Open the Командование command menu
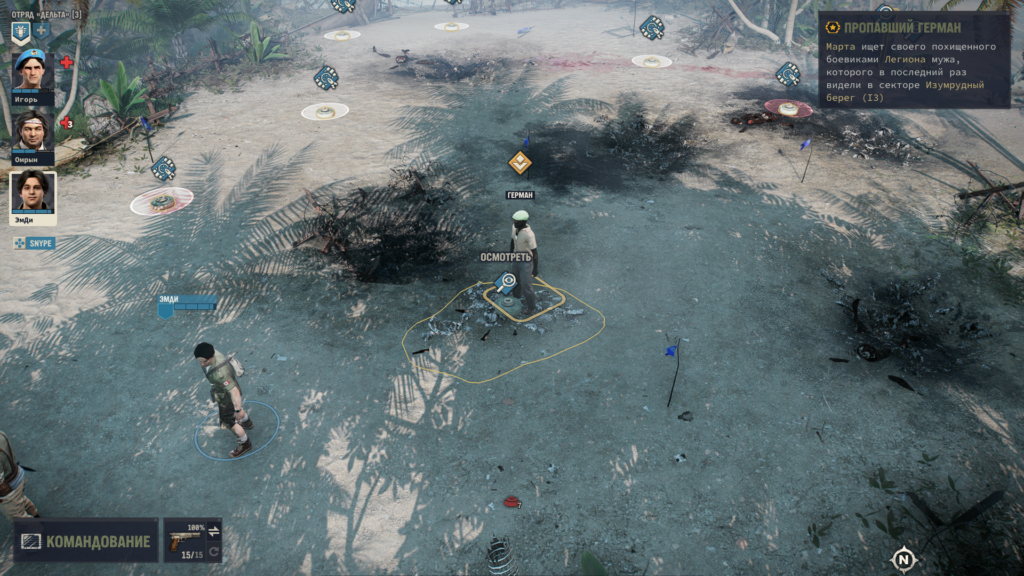Viewport: 1024px width, 576px height. click(86, 541)
